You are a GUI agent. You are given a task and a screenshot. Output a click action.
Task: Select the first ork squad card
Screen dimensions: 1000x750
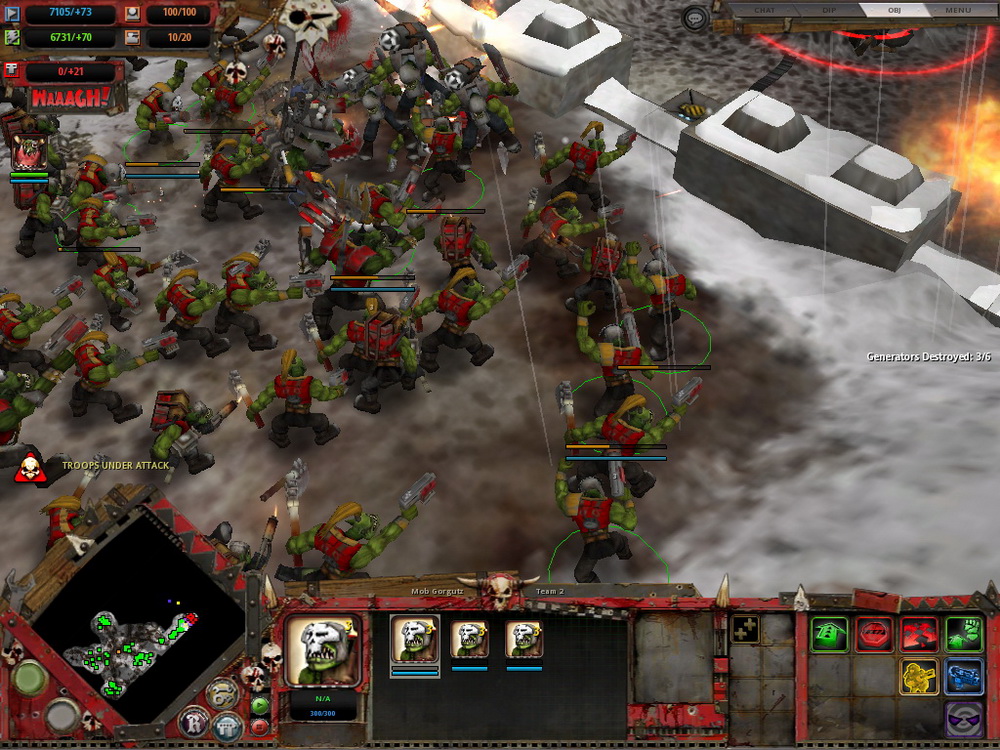[414, 639]
